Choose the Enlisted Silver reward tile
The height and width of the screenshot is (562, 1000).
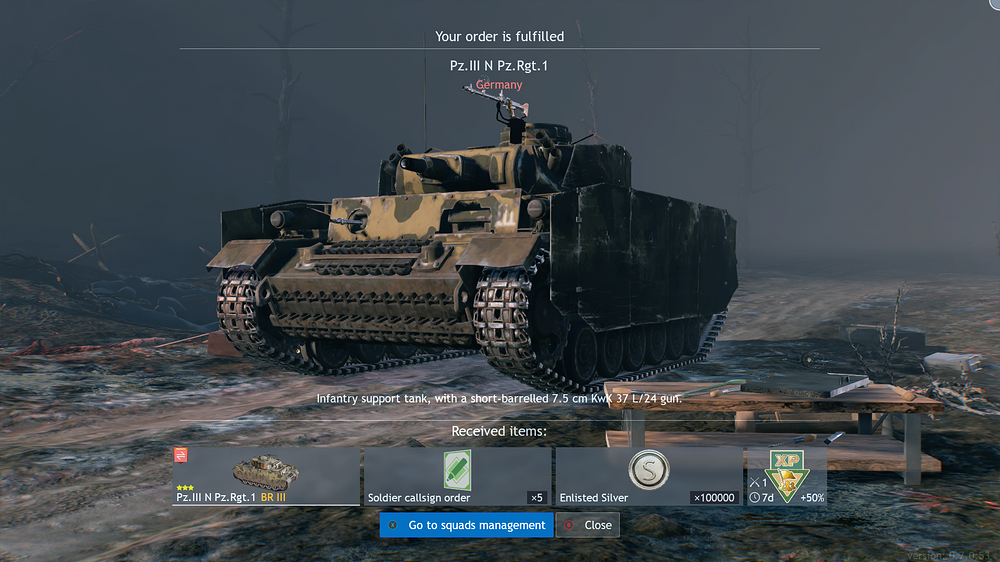[x=648, y=476]
